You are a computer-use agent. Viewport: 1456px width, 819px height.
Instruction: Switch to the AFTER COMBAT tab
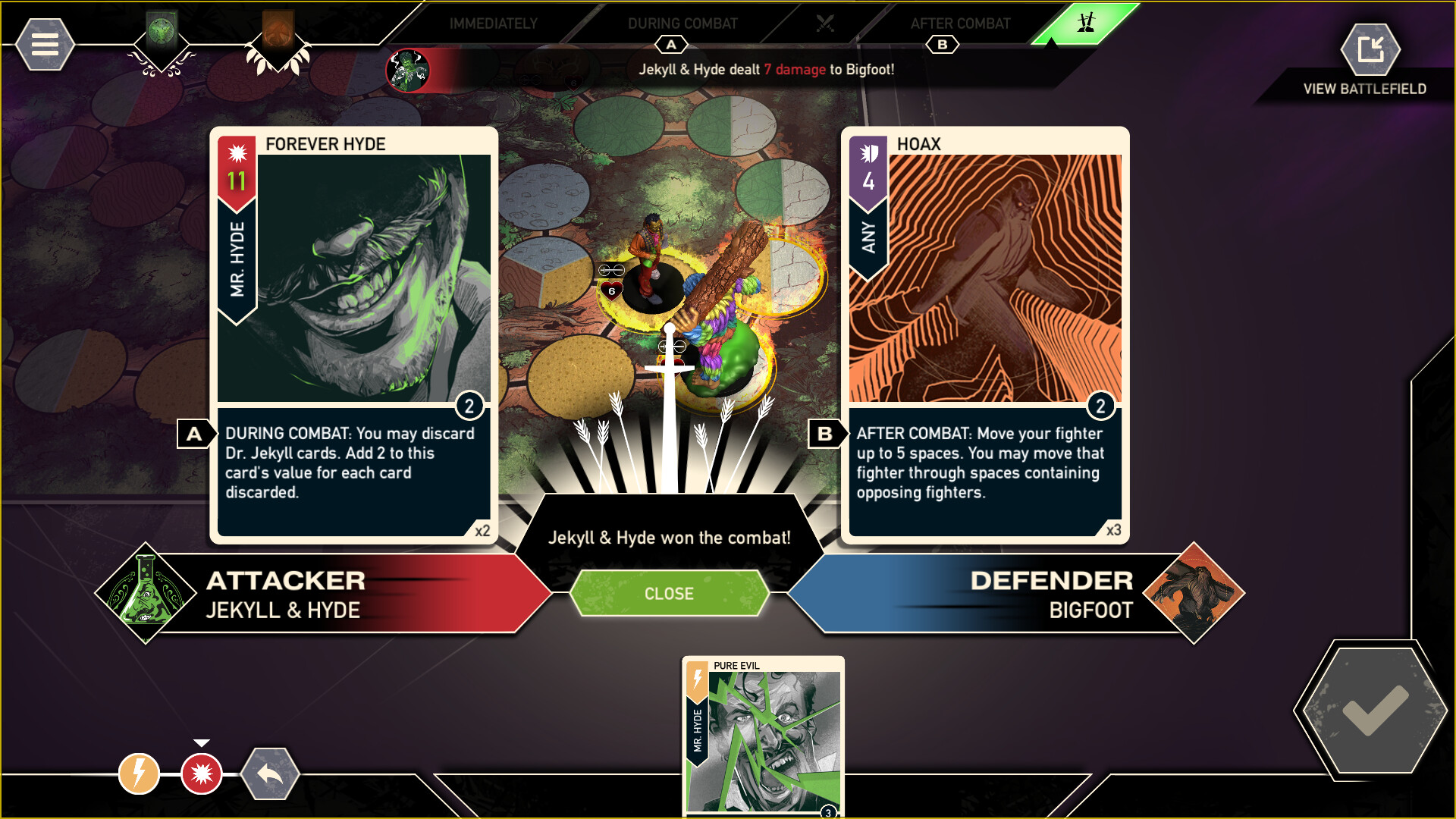[960, 24]
